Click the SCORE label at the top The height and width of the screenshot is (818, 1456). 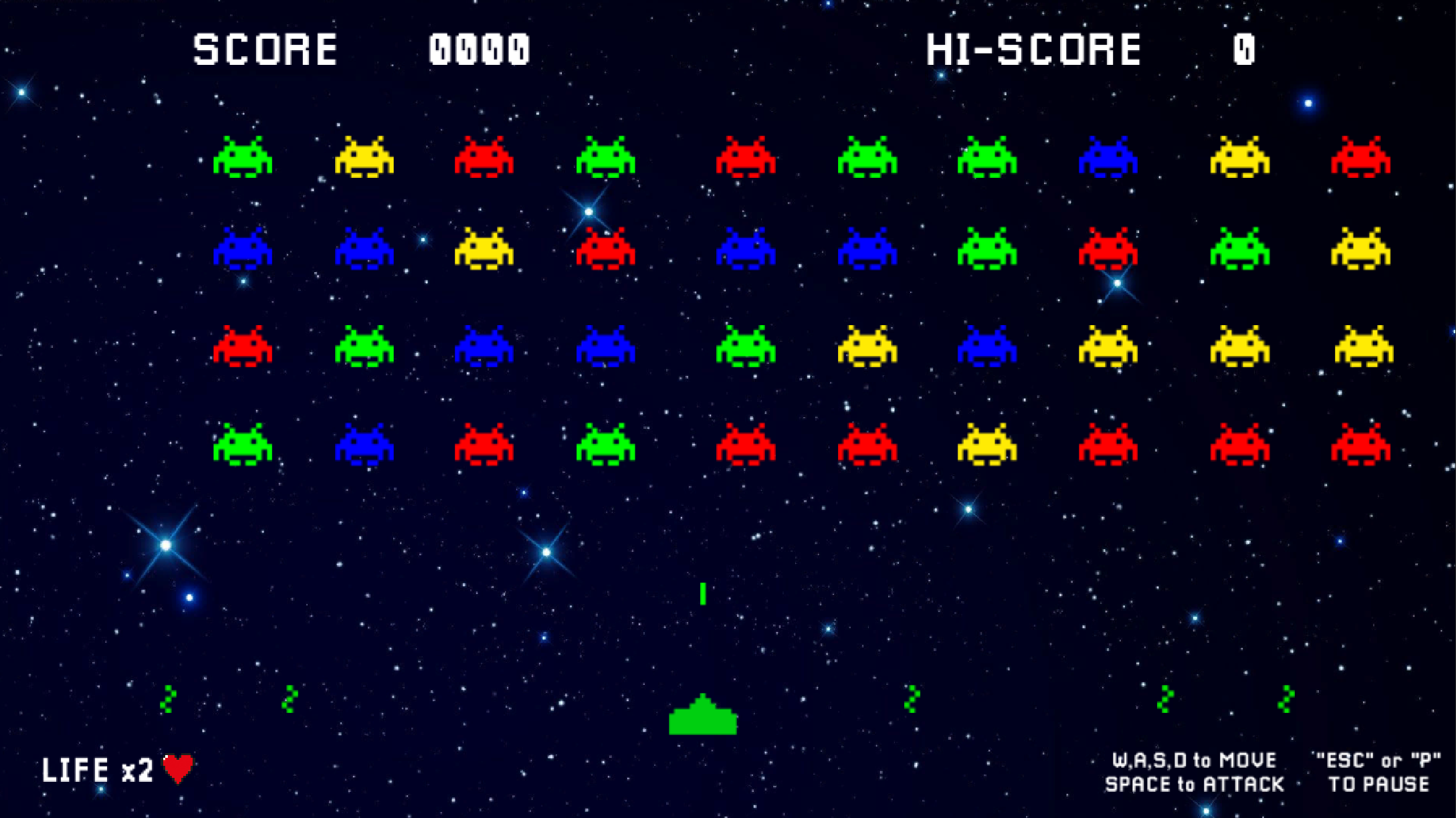coord(265,47)
